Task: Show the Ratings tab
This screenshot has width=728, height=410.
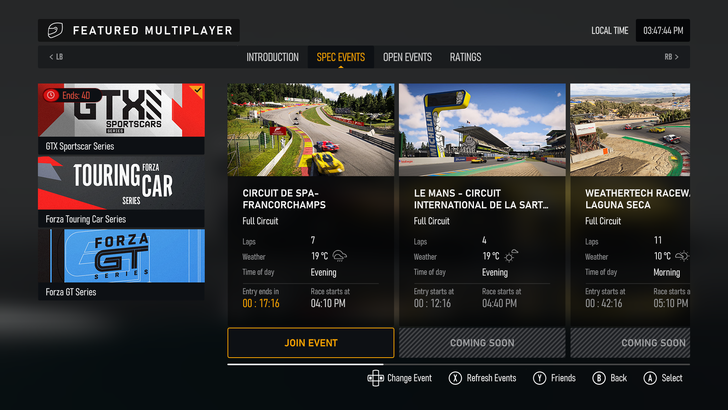Action: click(x=465, y=57)
